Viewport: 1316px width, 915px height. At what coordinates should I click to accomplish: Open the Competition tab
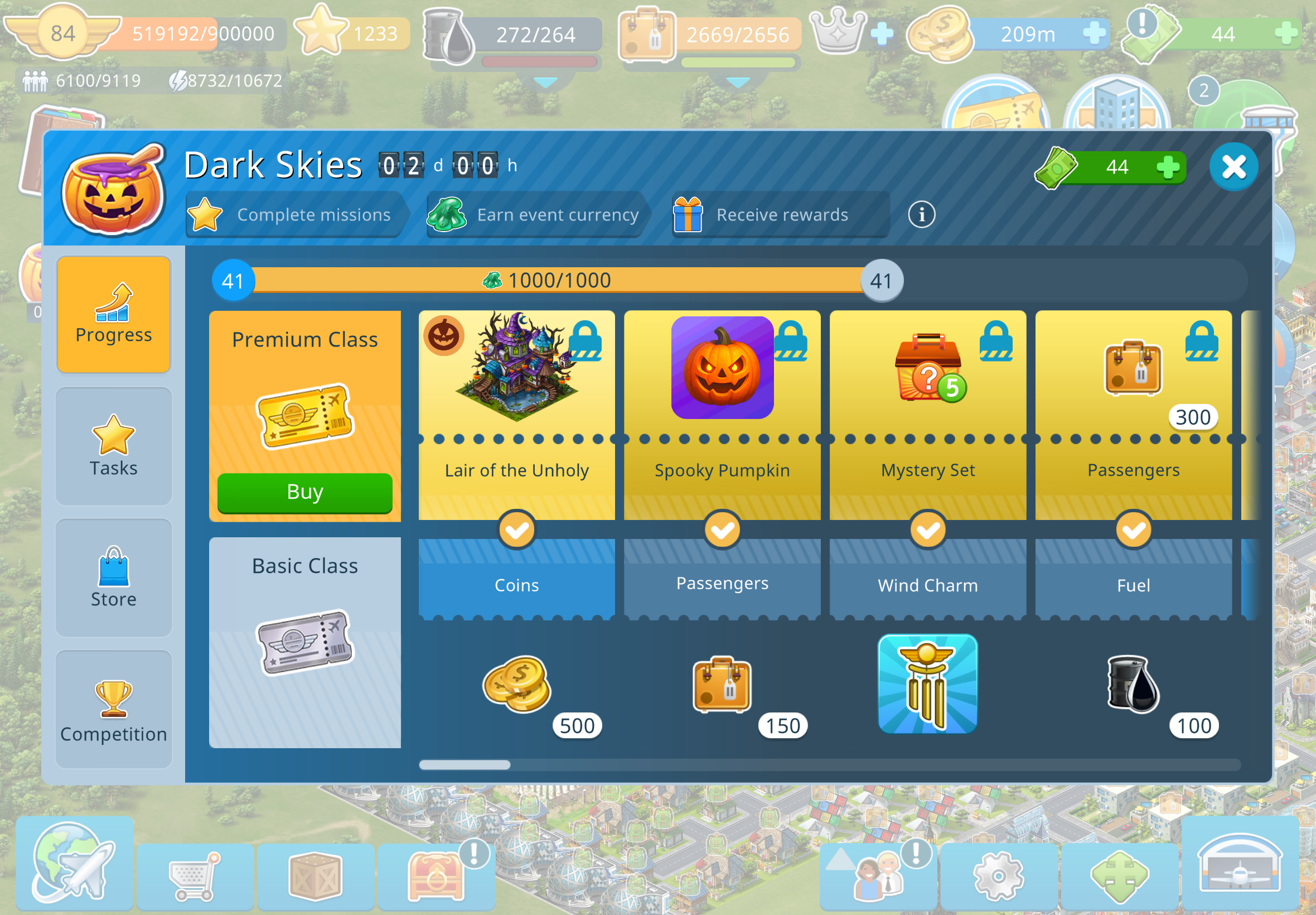tap(113, 709)
